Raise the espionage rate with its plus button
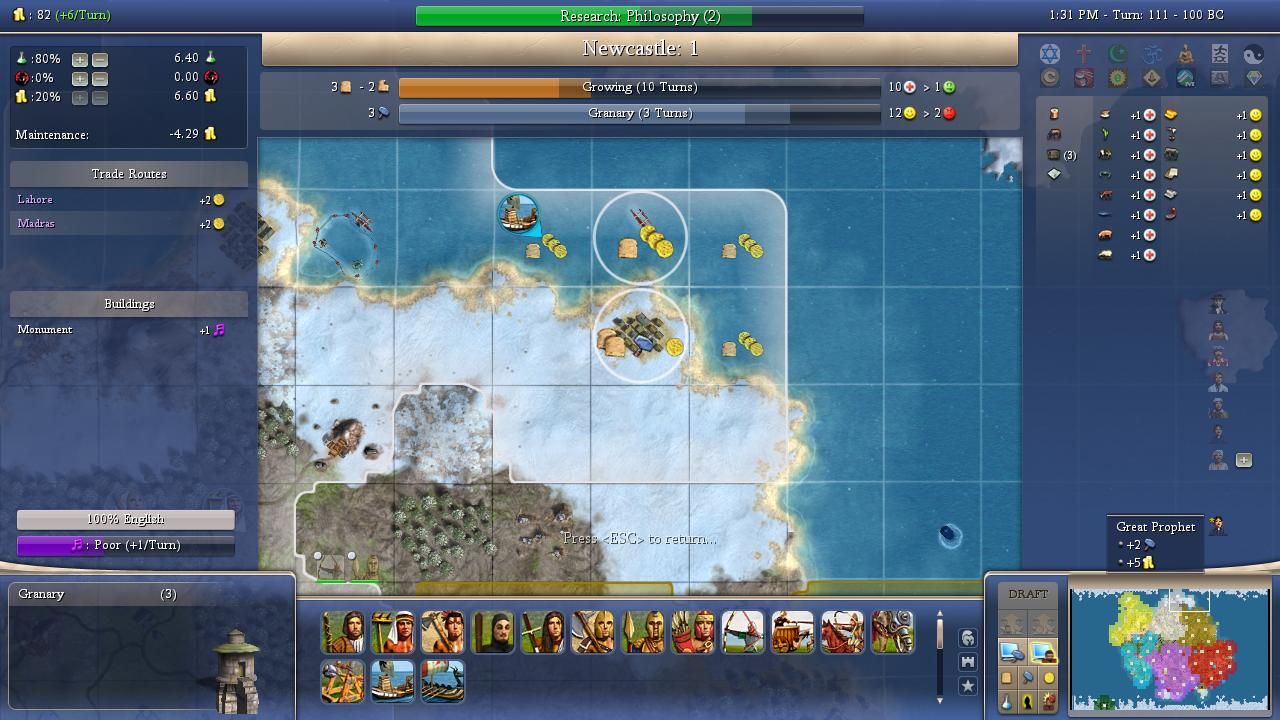The image size is (1280, 720). click(80, 78)
